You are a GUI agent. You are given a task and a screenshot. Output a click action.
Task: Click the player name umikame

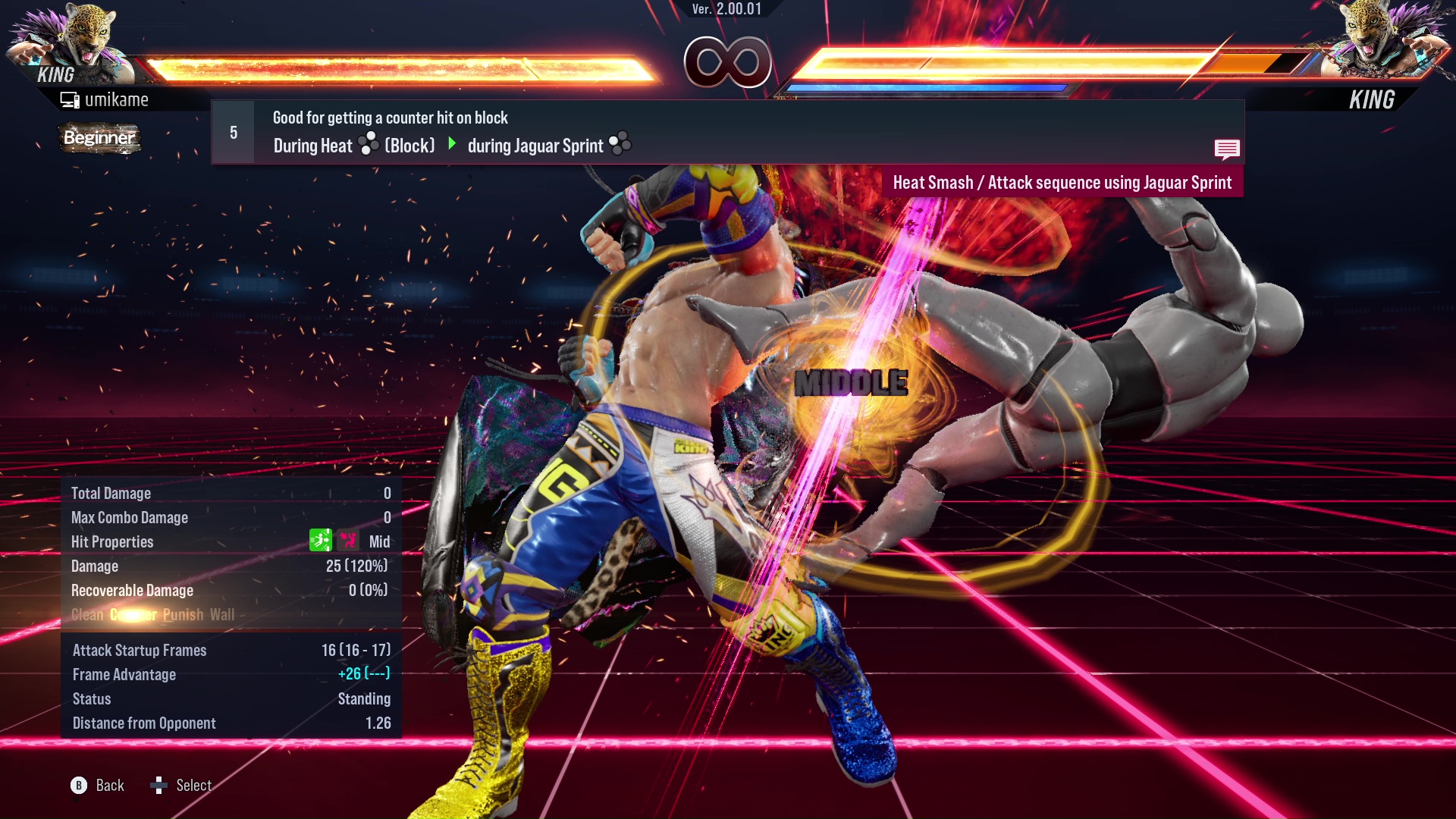(118, 99)
